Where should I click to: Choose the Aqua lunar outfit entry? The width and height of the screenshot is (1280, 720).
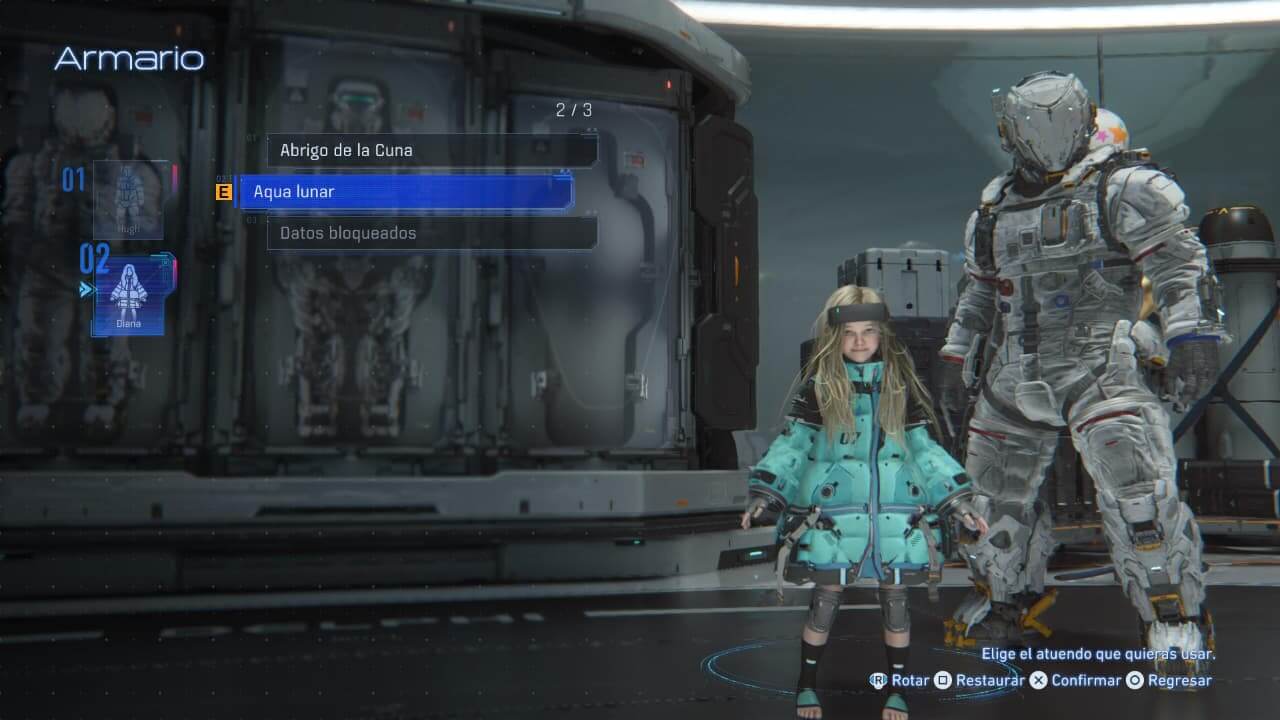click(405, 191)
